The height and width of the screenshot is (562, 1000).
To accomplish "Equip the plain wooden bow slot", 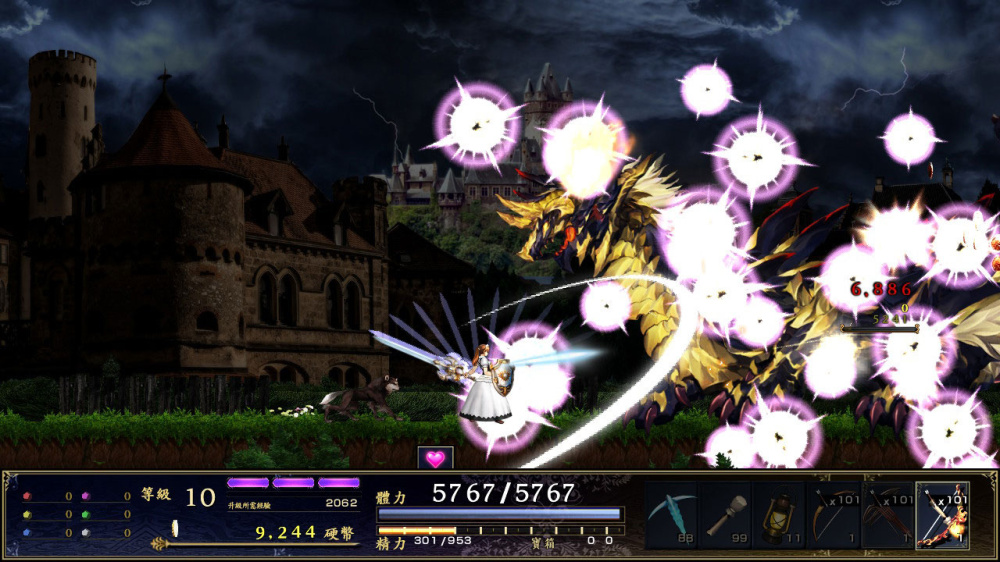I will [833, 515].
